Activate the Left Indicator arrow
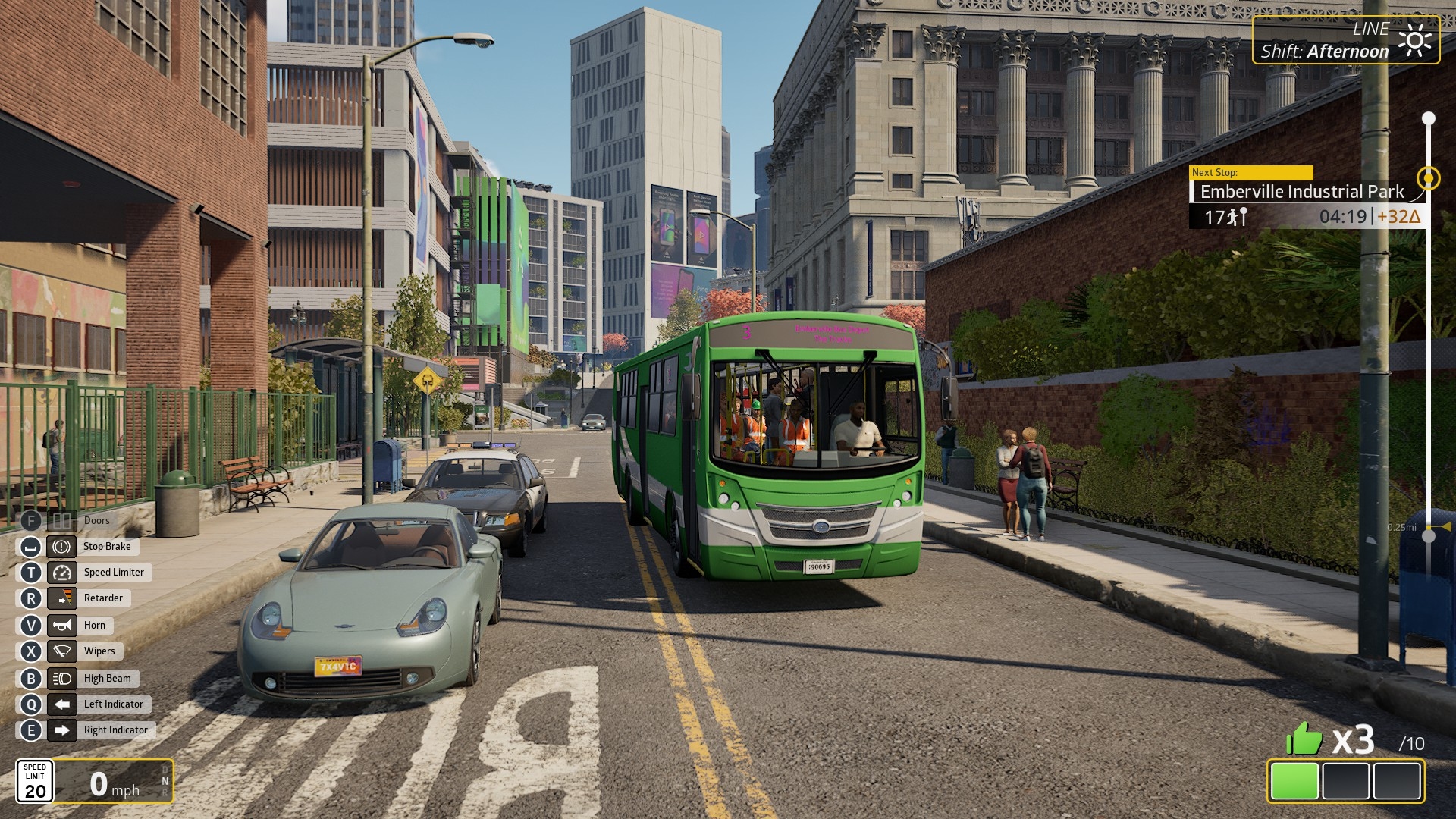This screenshot has height=819, width=1456. click(x=61, y=704)
